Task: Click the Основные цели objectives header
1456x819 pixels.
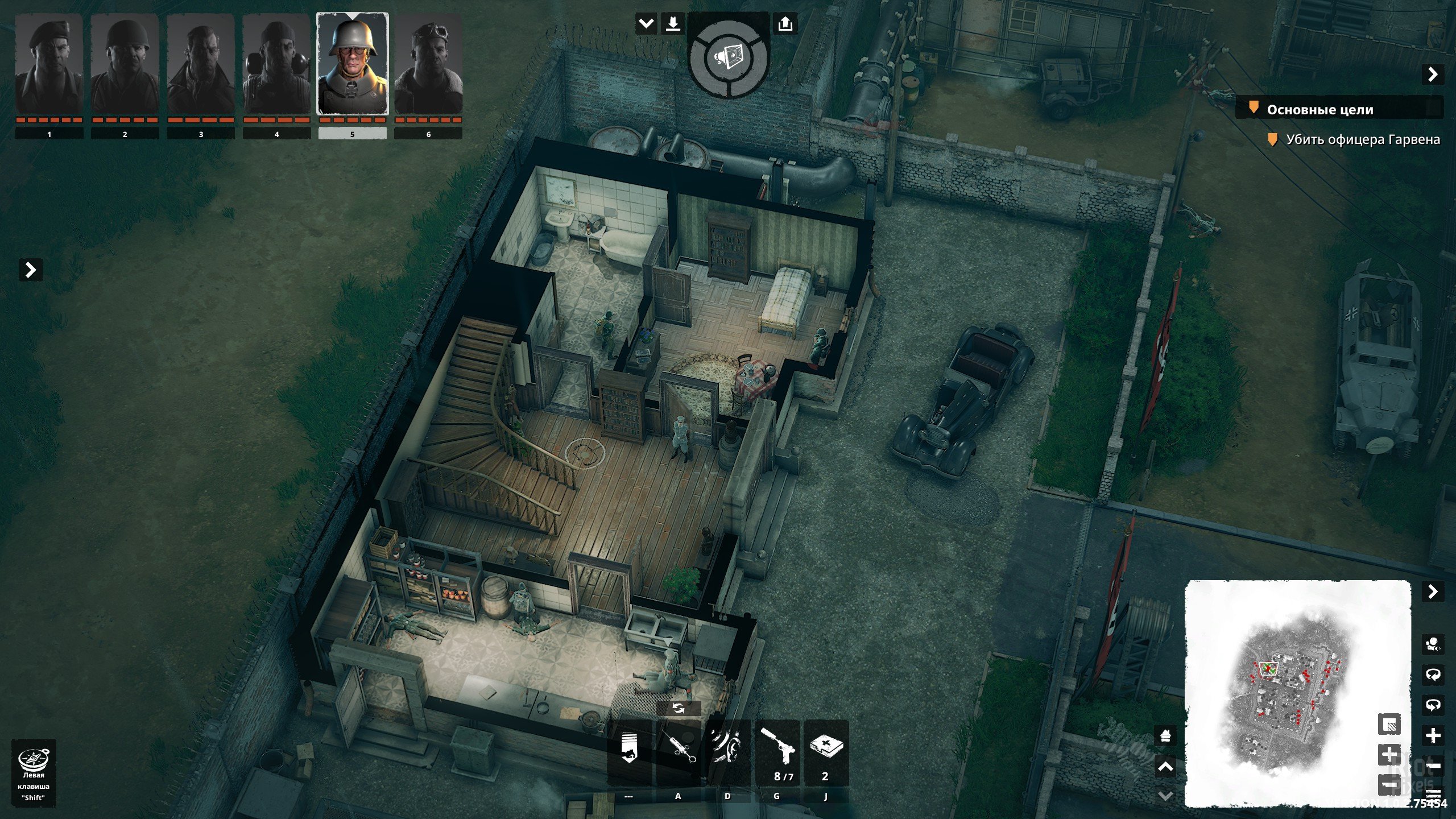Action: point(1319,110)
